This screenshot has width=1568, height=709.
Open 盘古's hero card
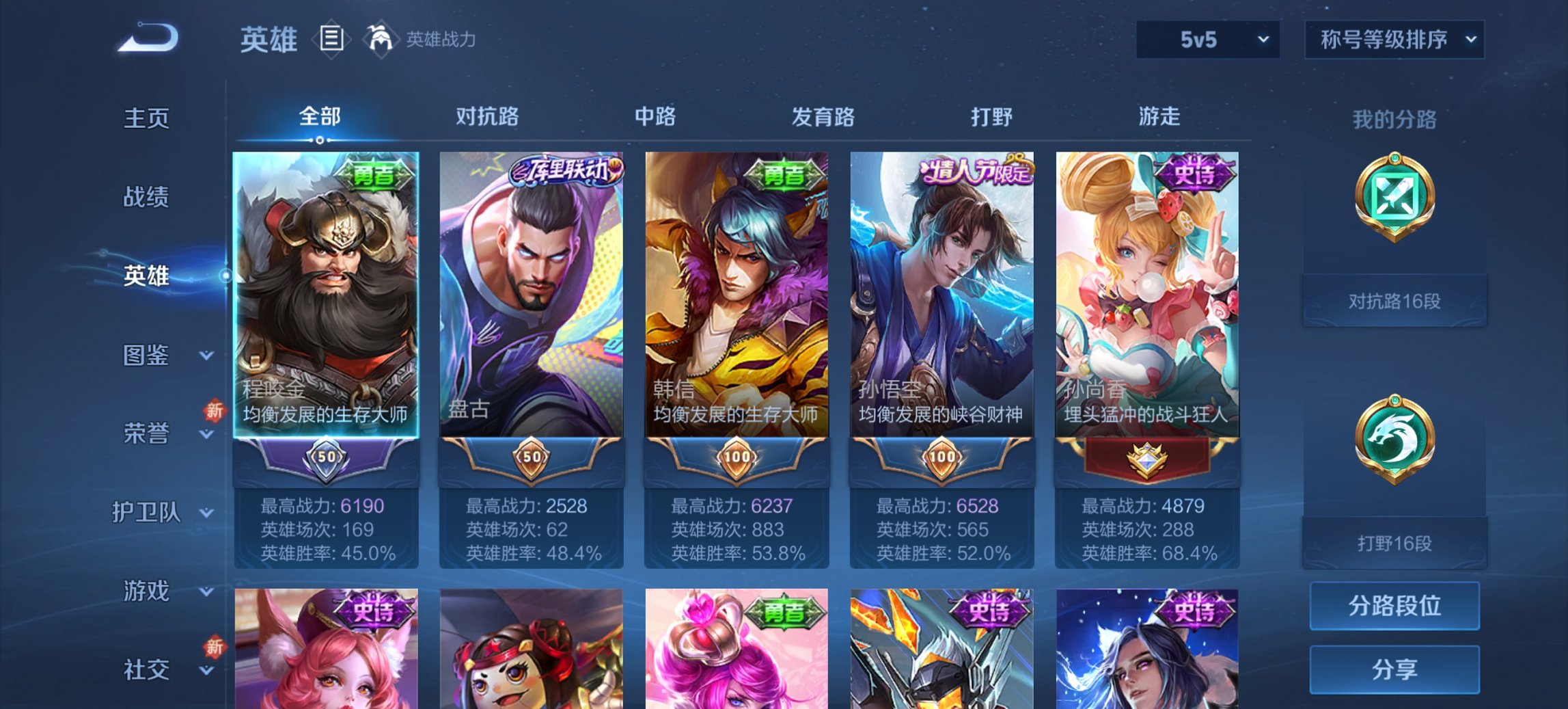(x=532, y=294)
